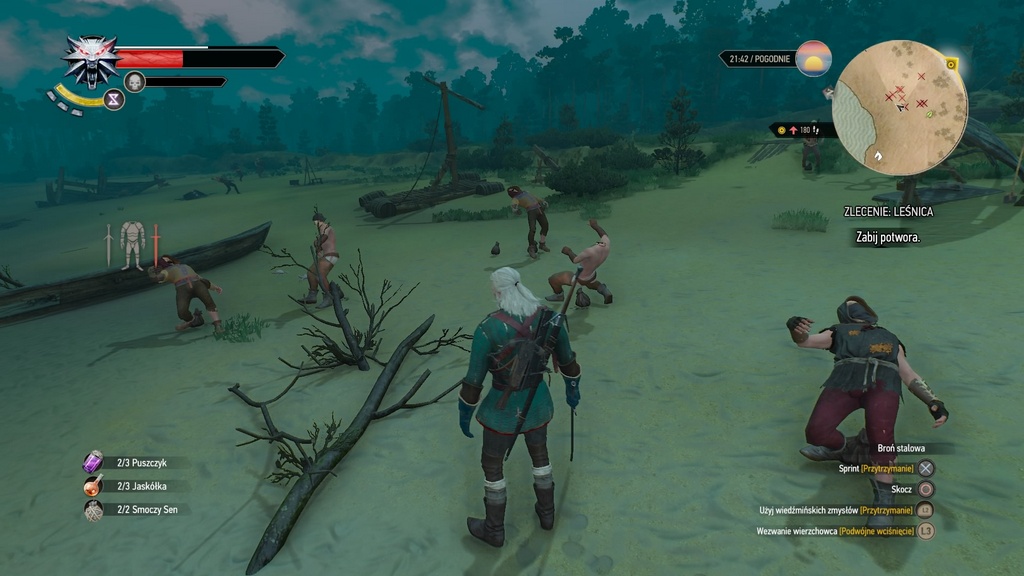Viewport: 1024px width, 576px height.
Task: Choose the Smoczy Sen bomb slot
Action: coord(93,510)
